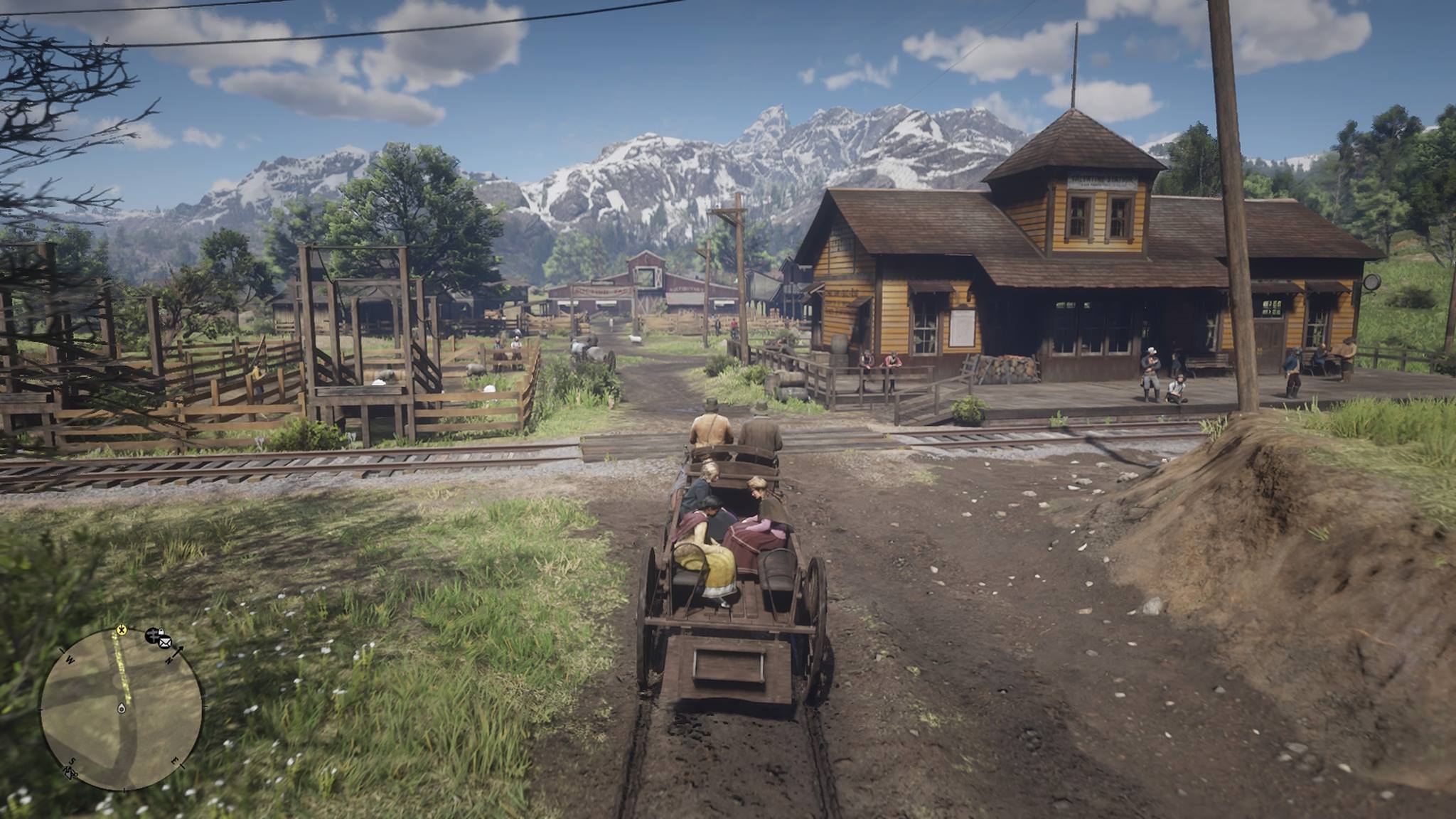This screenshot has height=819, width=1456.
Task: Click the grey camp blip near south marker
Action: [70, 773]
